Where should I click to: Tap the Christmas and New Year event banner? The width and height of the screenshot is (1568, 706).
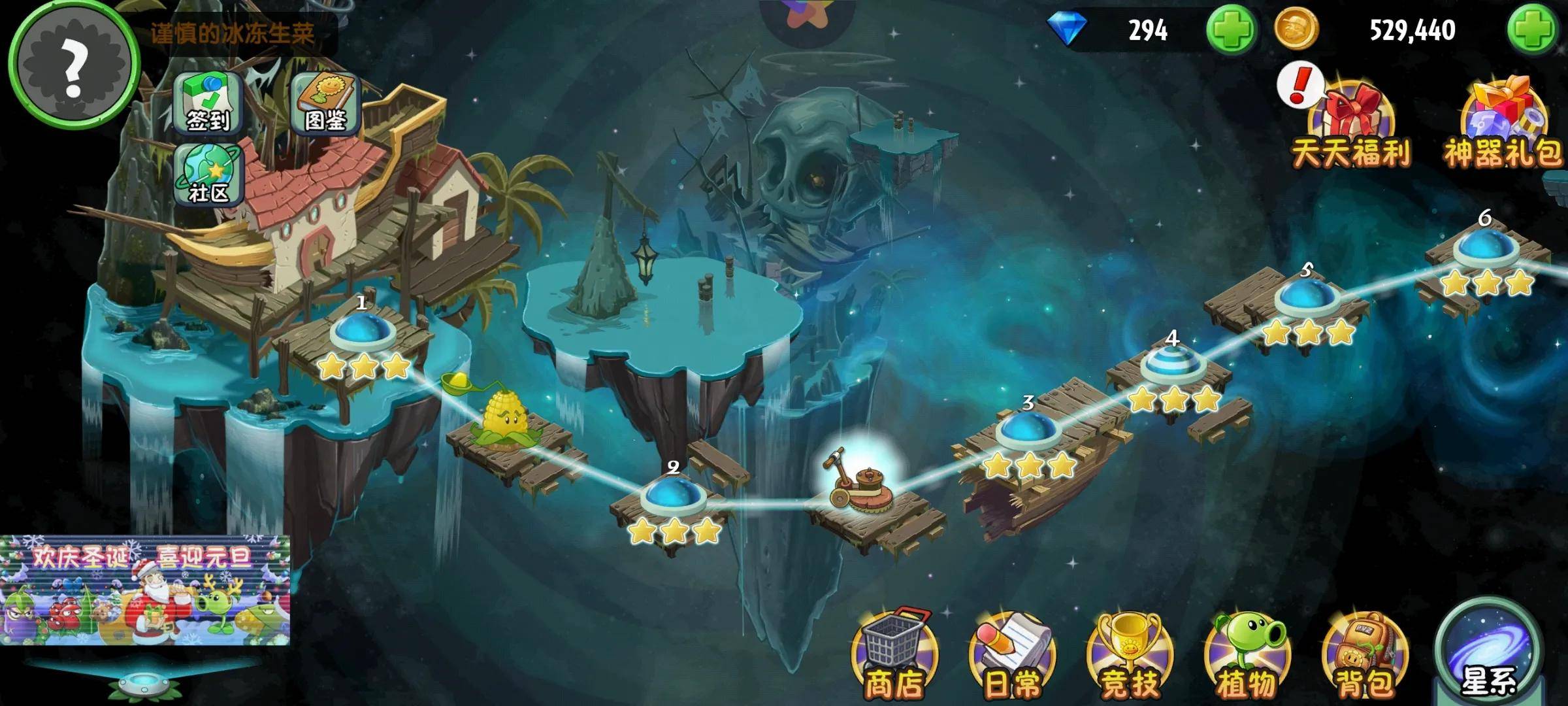pyautogui.click(x=145, y=590)
